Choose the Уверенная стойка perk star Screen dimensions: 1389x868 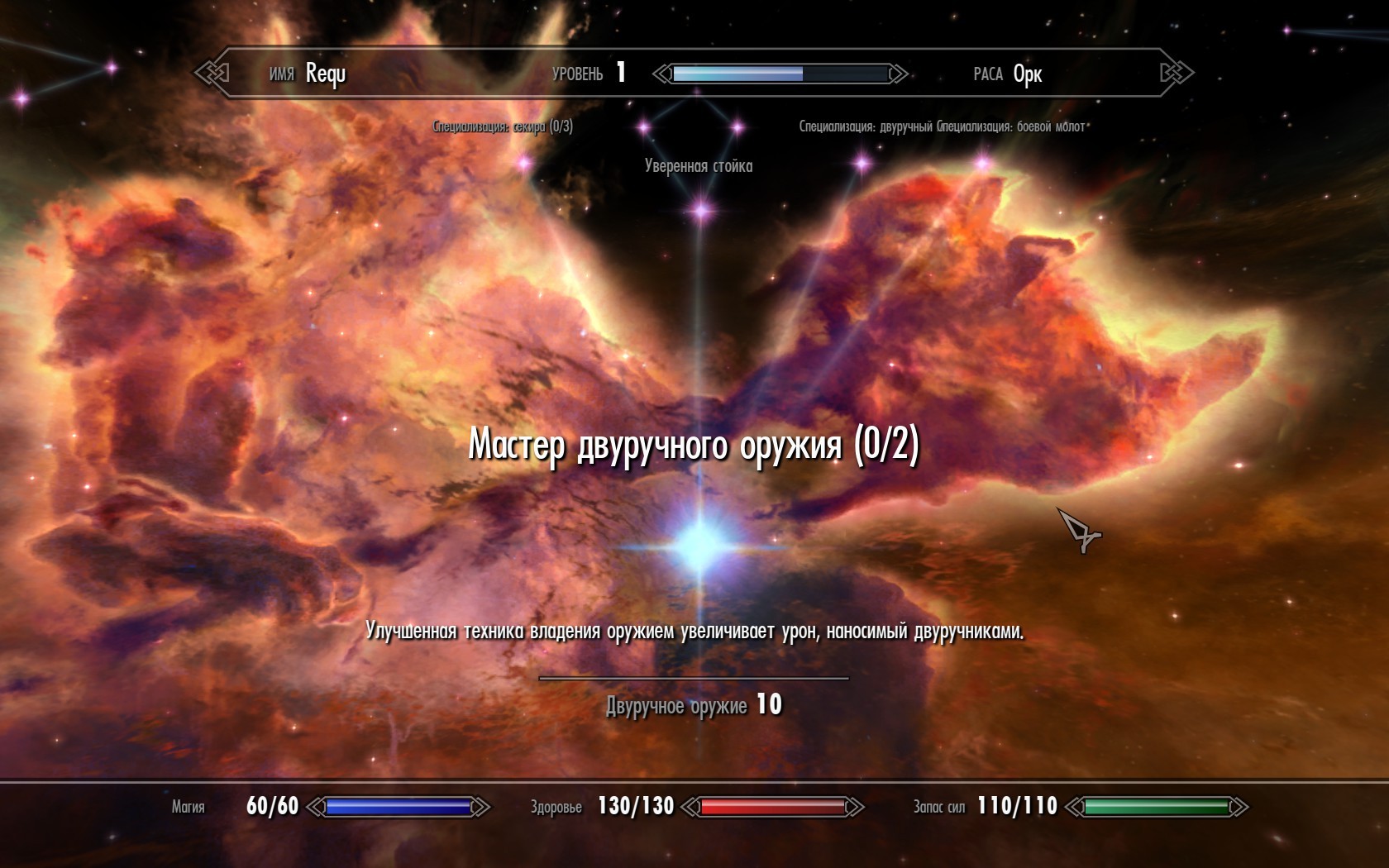[702, 210]
